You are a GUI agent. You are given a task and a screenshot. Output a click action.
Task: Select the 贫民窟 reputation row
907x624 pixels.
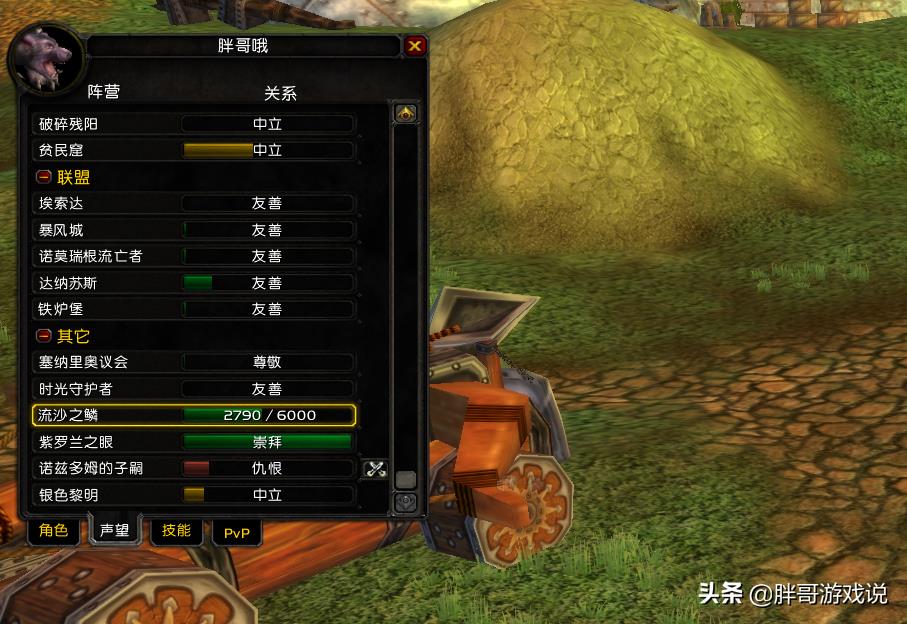(x=194, y=150)
